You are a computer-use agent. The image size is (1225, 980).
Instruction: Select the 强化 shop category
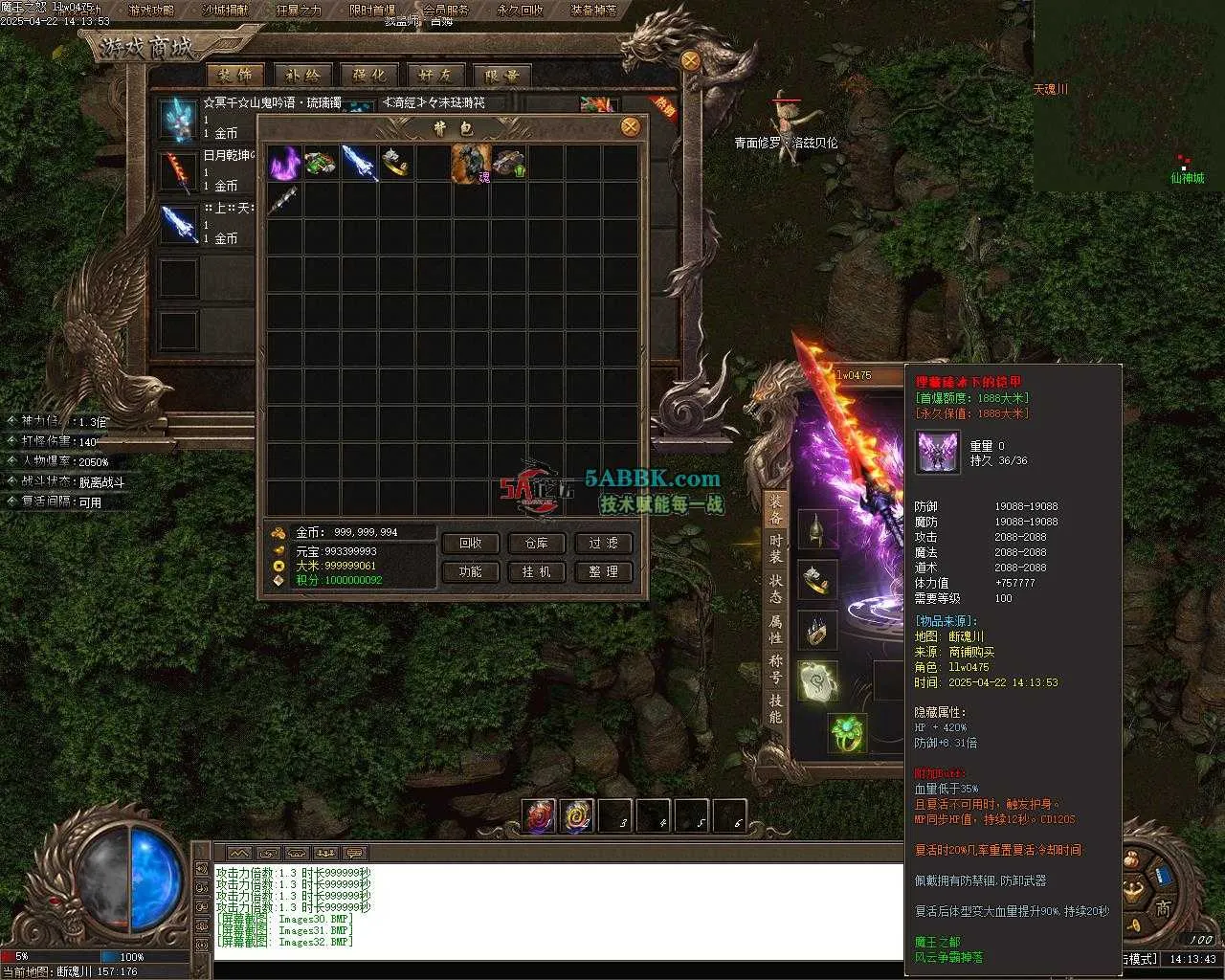click(369, 76)
